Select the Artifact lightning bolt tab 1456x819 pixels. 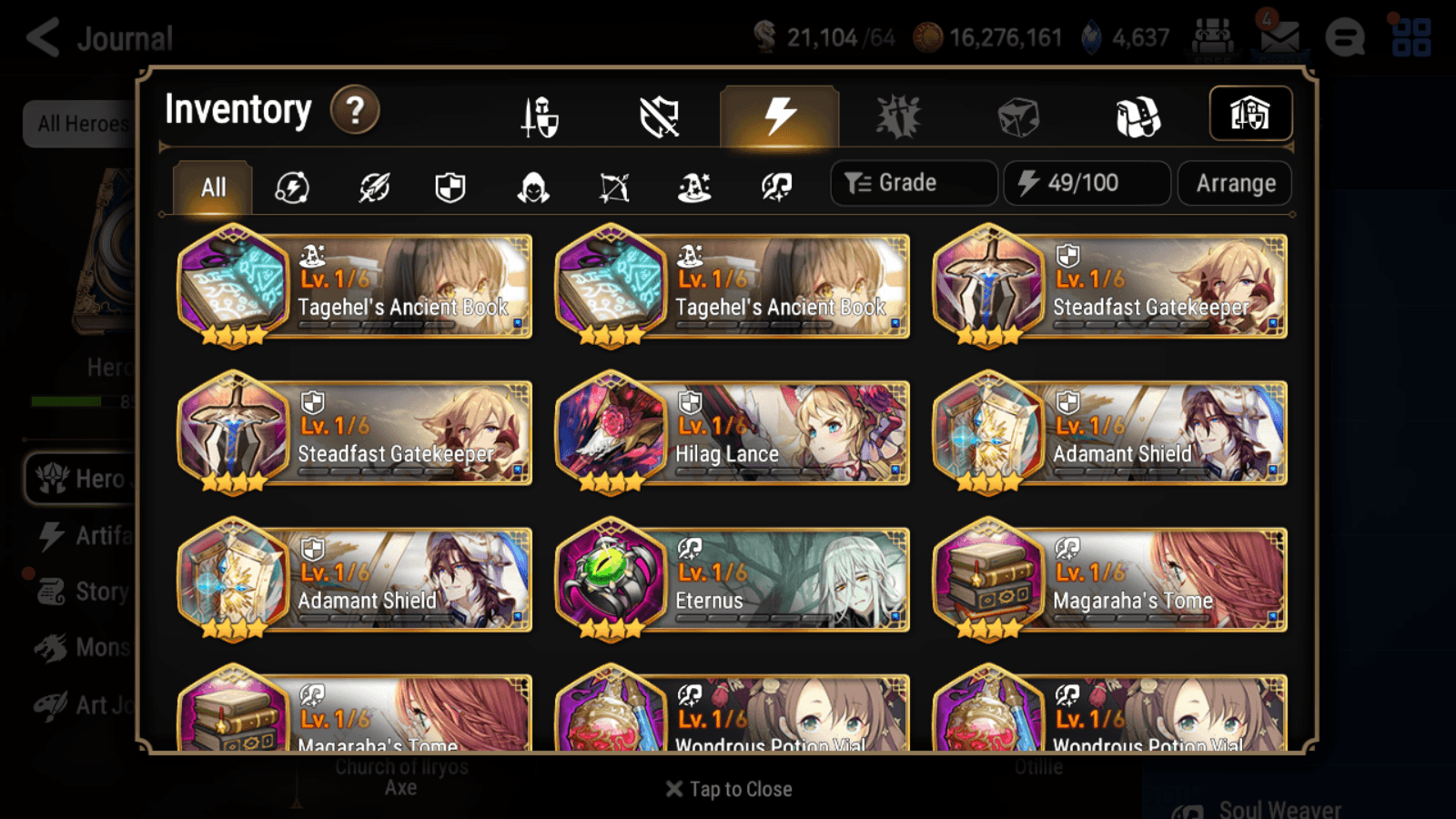[x=778, y=116]
